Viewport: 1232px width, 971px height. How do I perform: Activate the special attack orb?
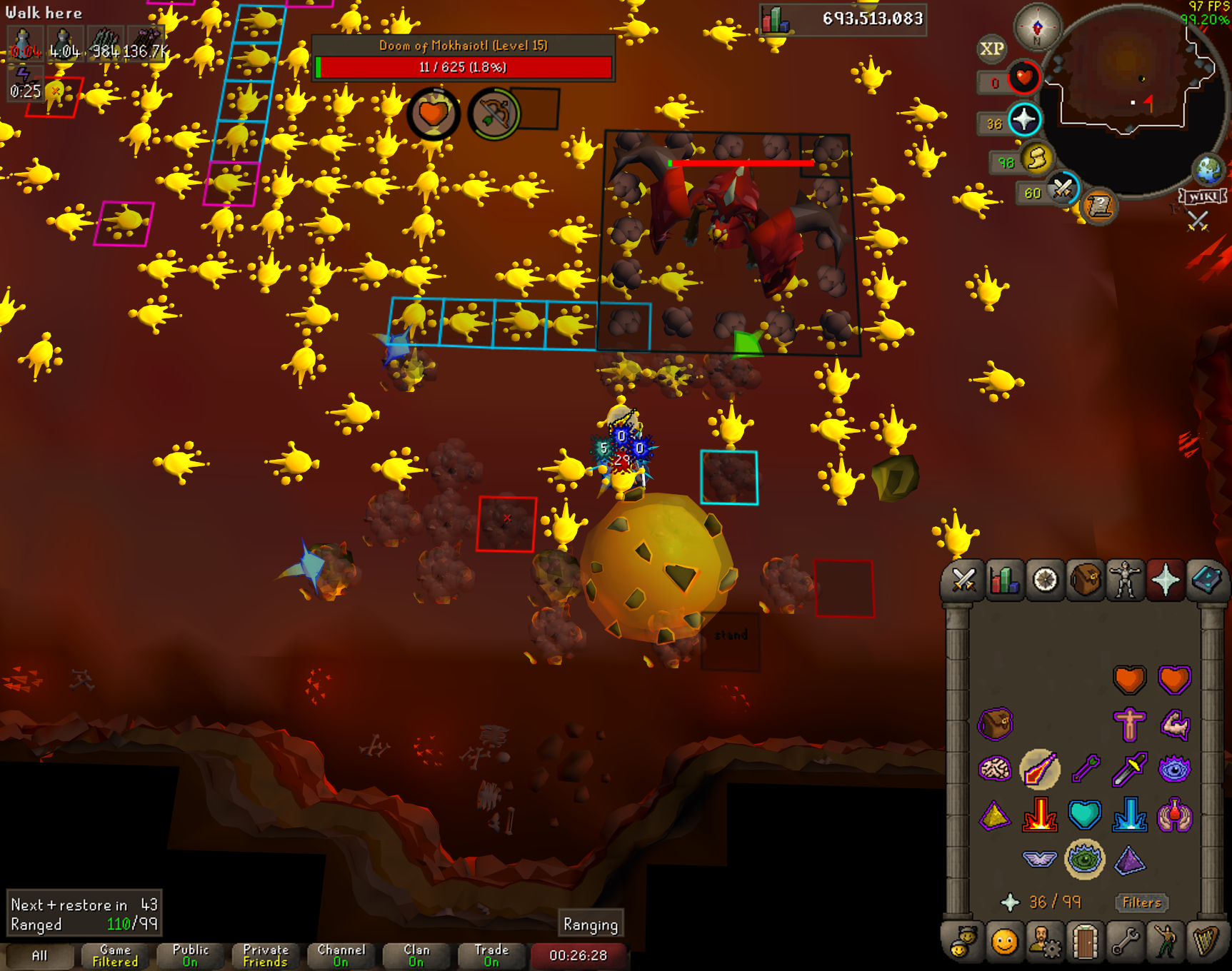(x=1063, y=189)
